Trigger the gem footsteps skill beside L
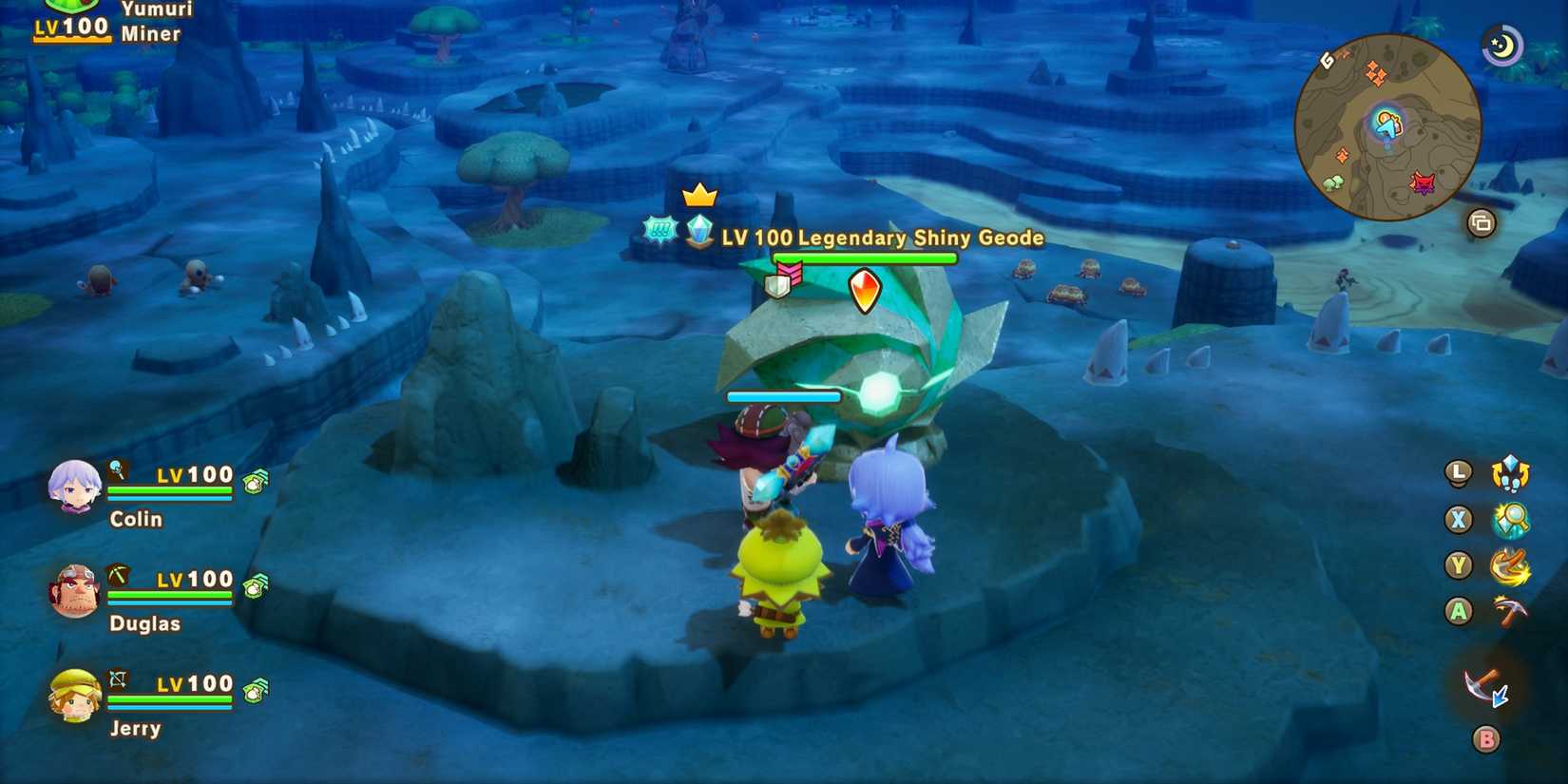1568x784 pixels. click(1509, 472)
